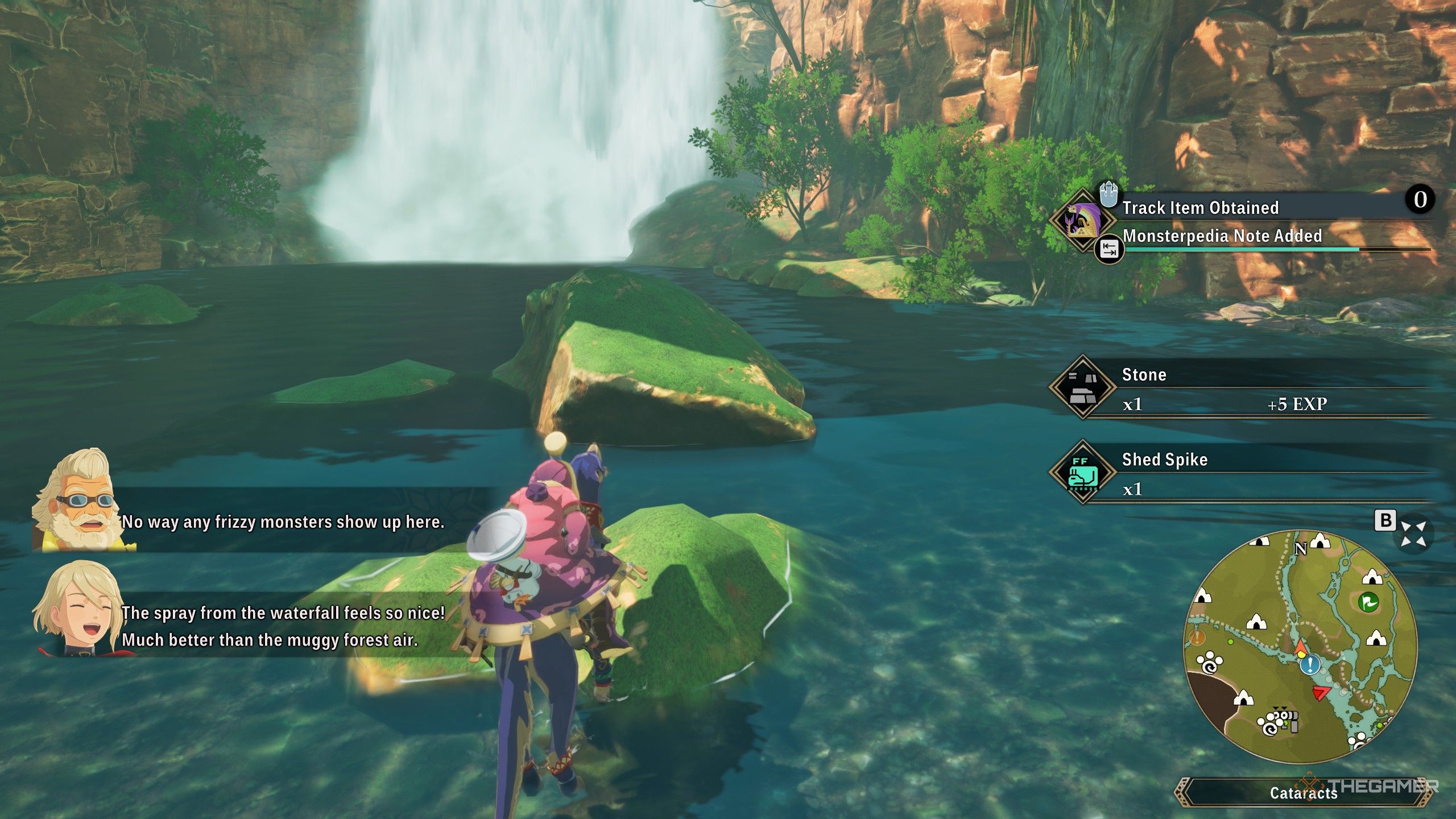Screen dimensions: 1456x819
Task: Click the Monsterpedia Note Added swap icon
Action: point(1109,249)
